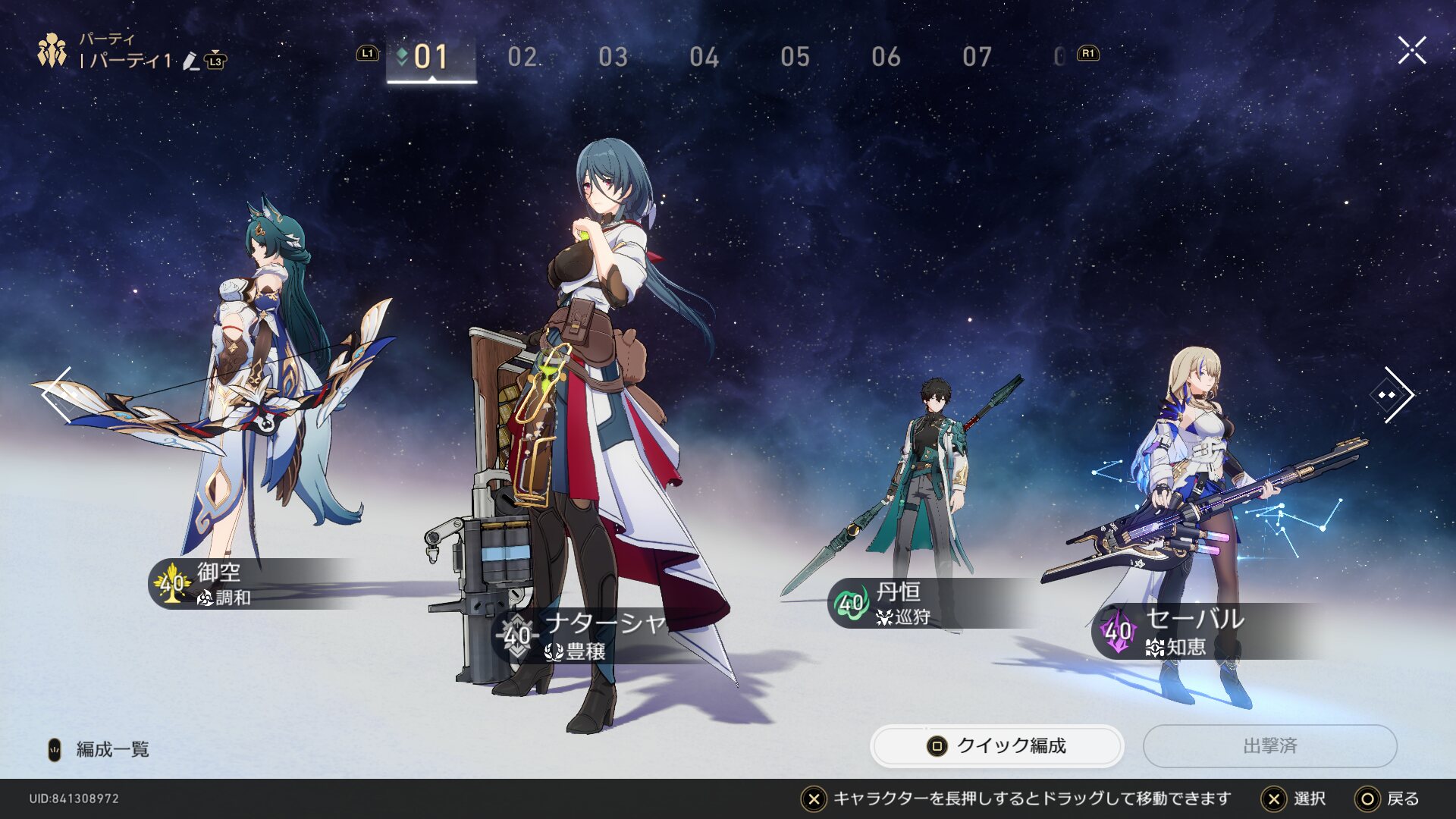Rename party with the pencil icon

191,61
